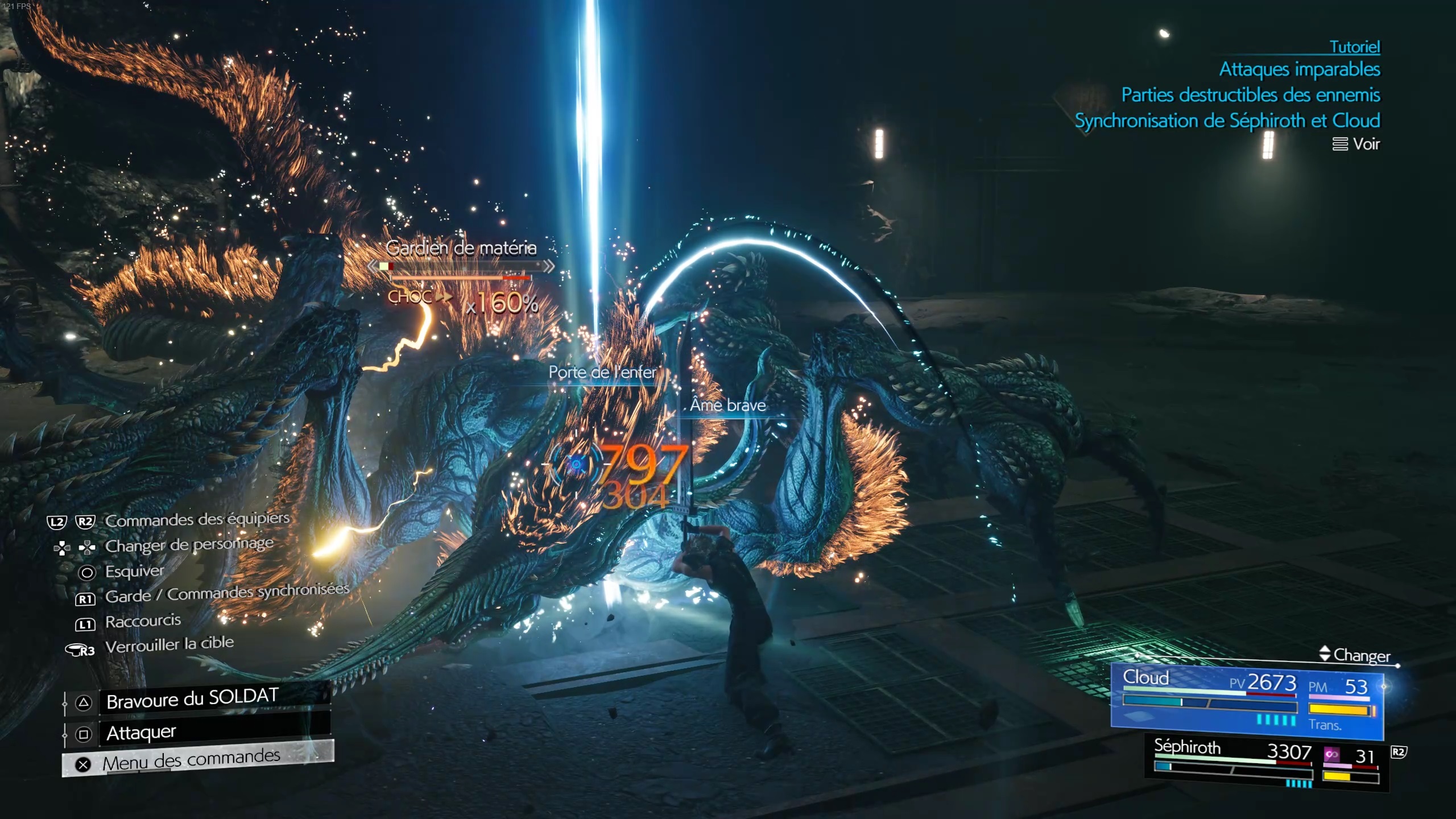
Task: Select the Attaquer command
Action: (x=141, y=733)
